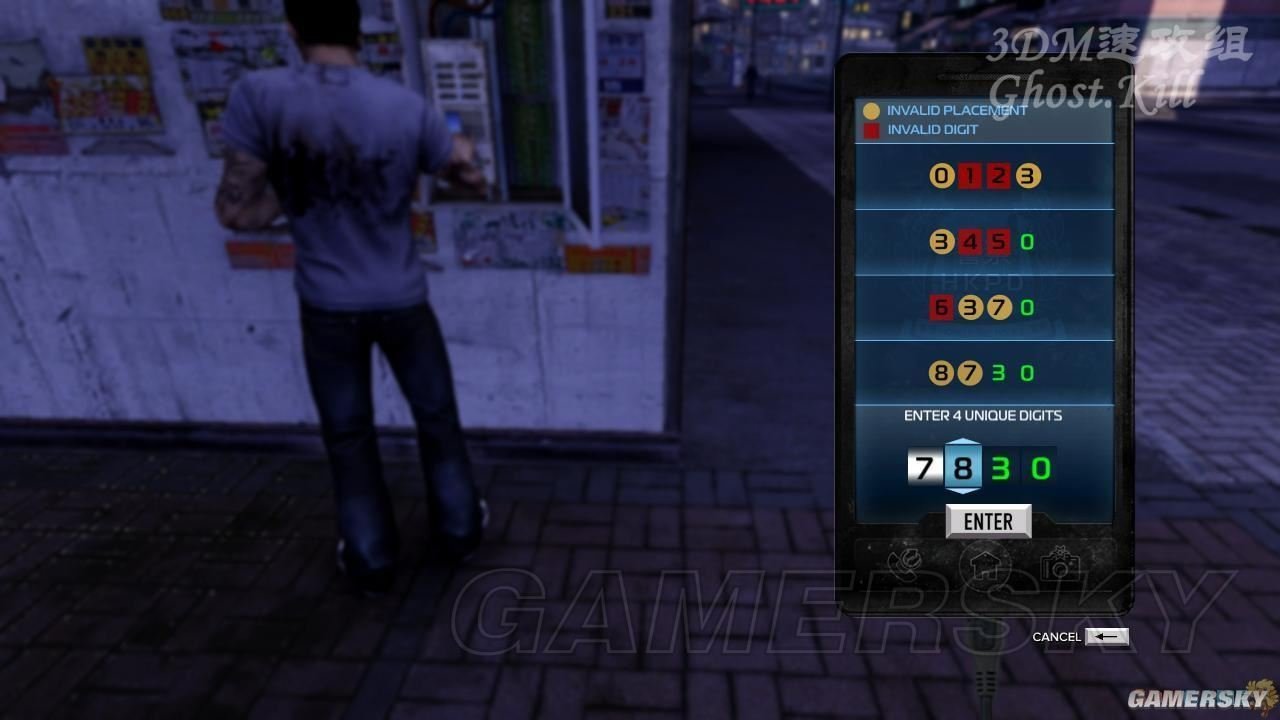The height and width of the screenshot is (720, 1280).
Task: Choose the green digit slot showing 0
Action: pyautogui.click(x=1040, y=468)
